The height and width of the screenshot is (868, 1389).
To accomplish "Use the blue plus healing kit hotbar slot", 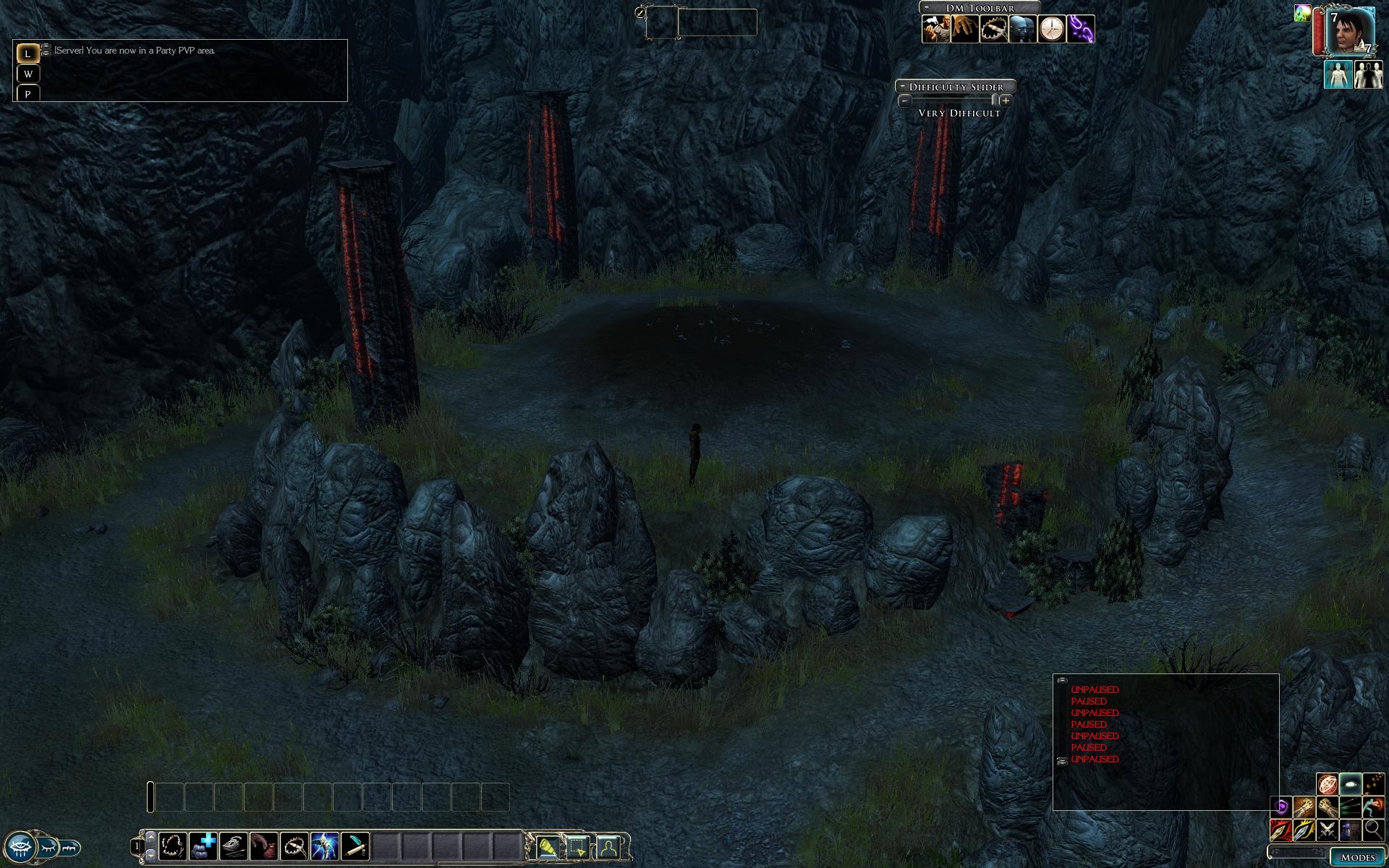I will [203, 846].
